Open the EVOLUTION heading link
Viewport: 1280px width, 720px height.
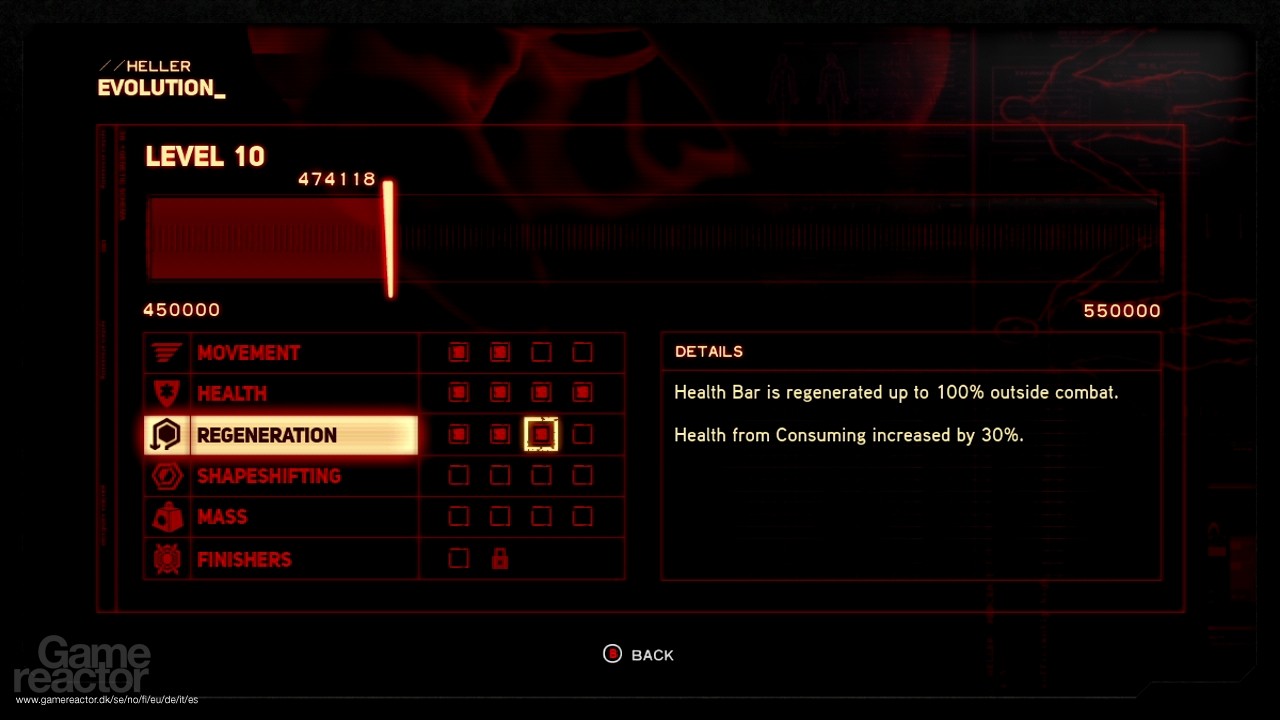(x=160, y=88)
